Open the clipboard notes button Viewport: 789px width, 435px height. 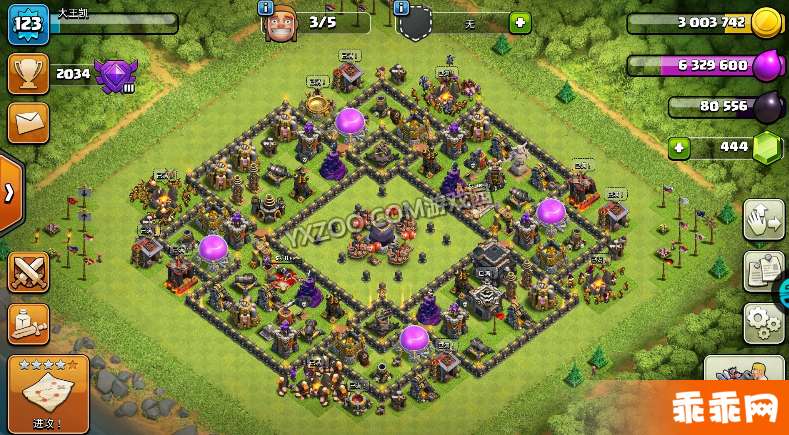point(764,271)
